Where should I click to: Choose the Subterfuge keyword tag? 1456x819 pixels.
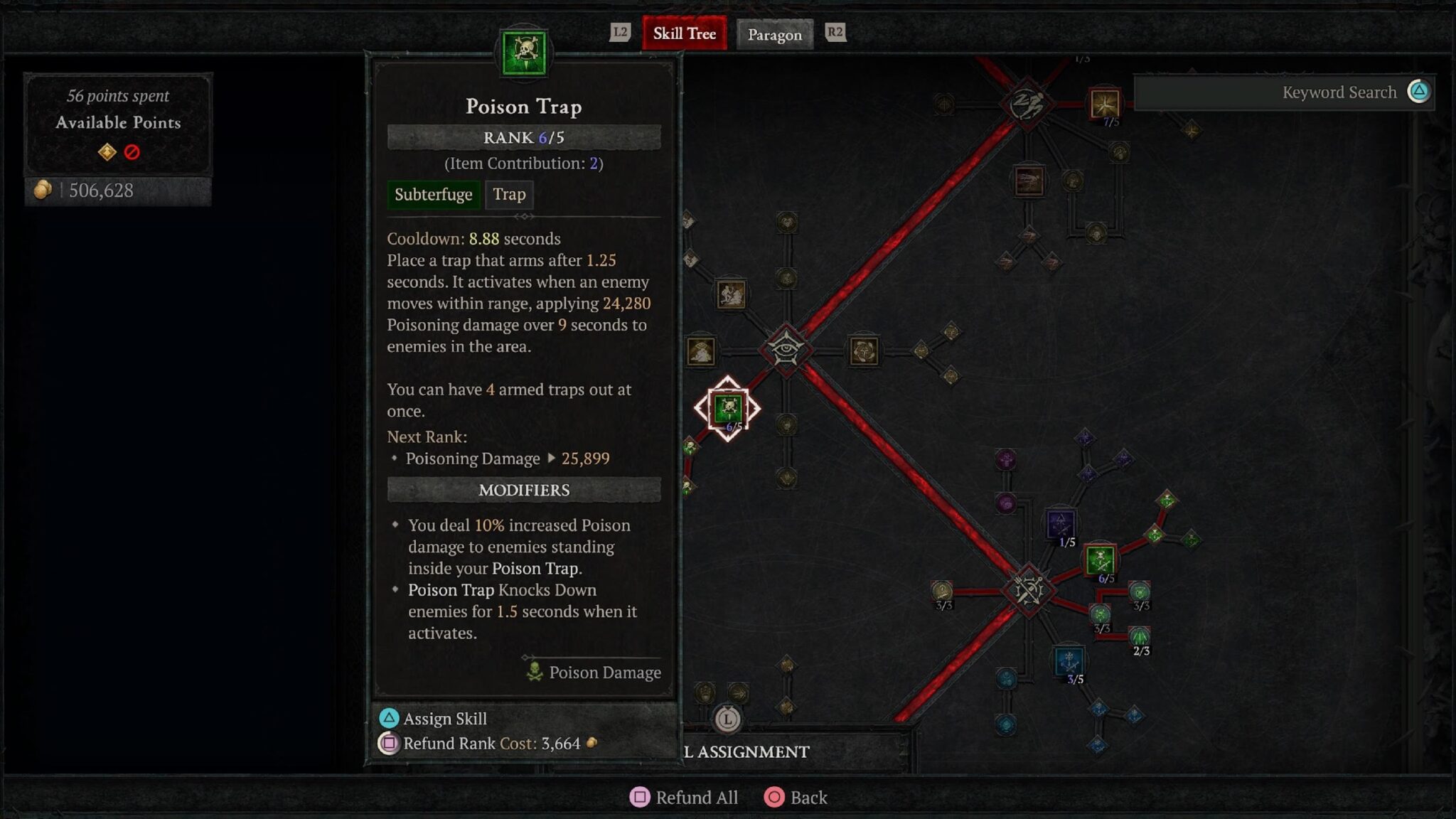tap(433, 194)
